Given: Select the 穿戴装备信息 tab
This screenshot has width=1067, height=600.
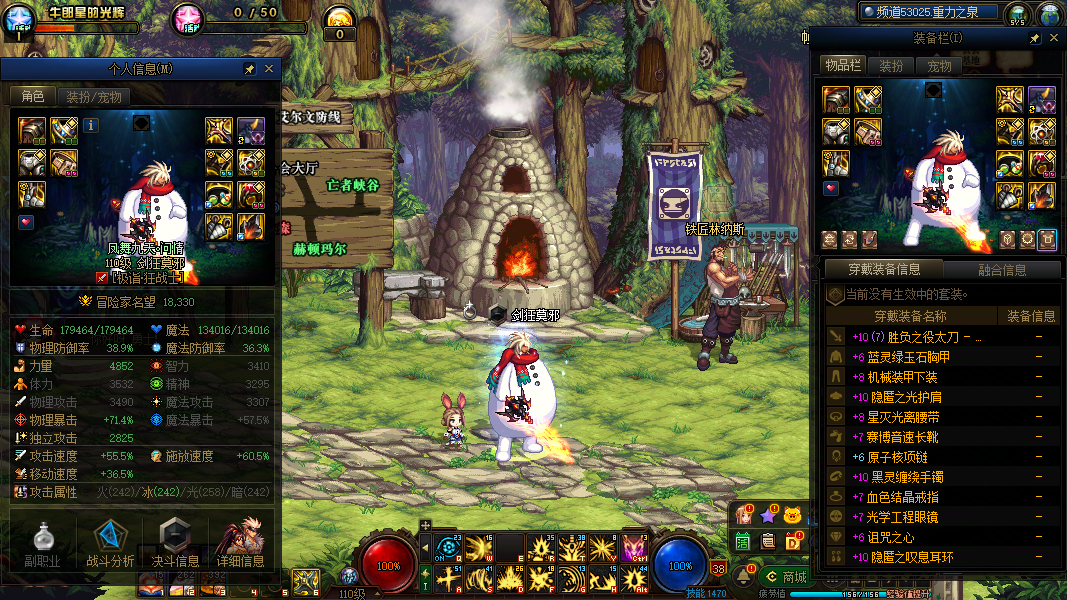Looking at the screenshot, I should point(884,269).
